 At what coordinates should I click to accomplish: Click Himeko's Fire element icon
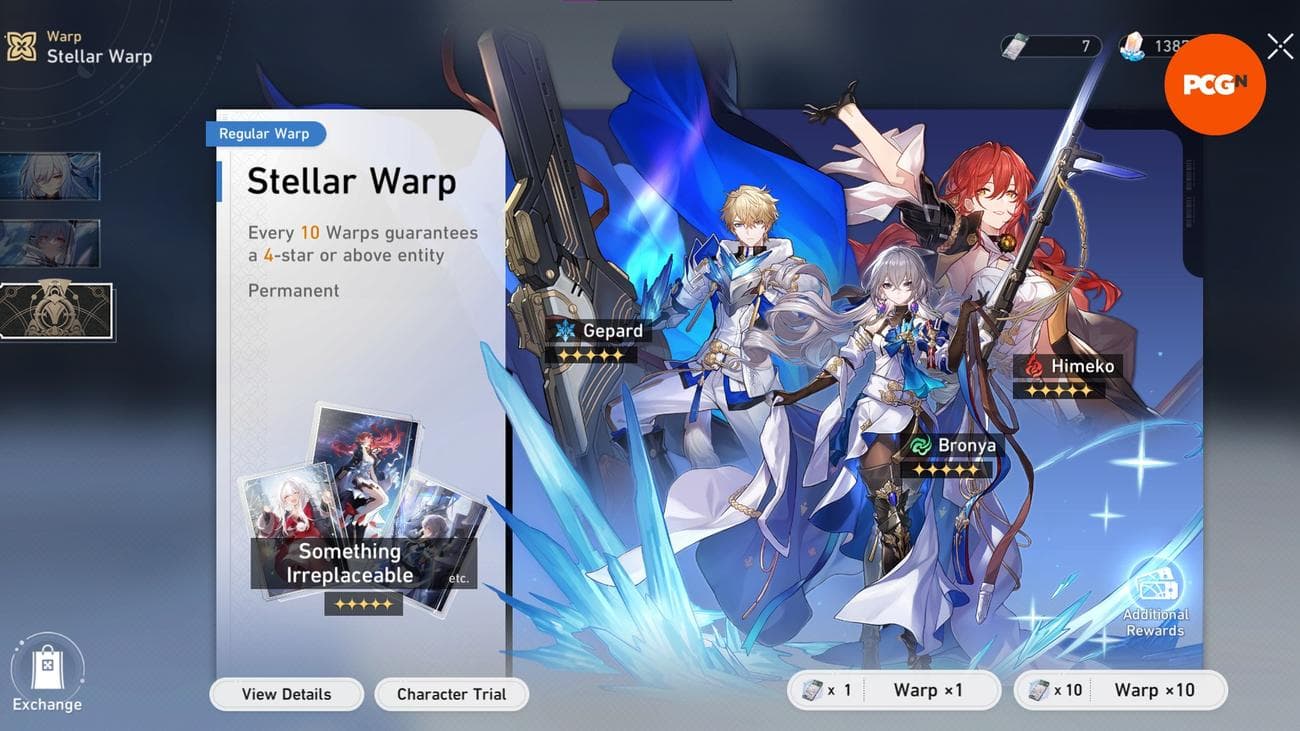click(x=1034, y=366)
